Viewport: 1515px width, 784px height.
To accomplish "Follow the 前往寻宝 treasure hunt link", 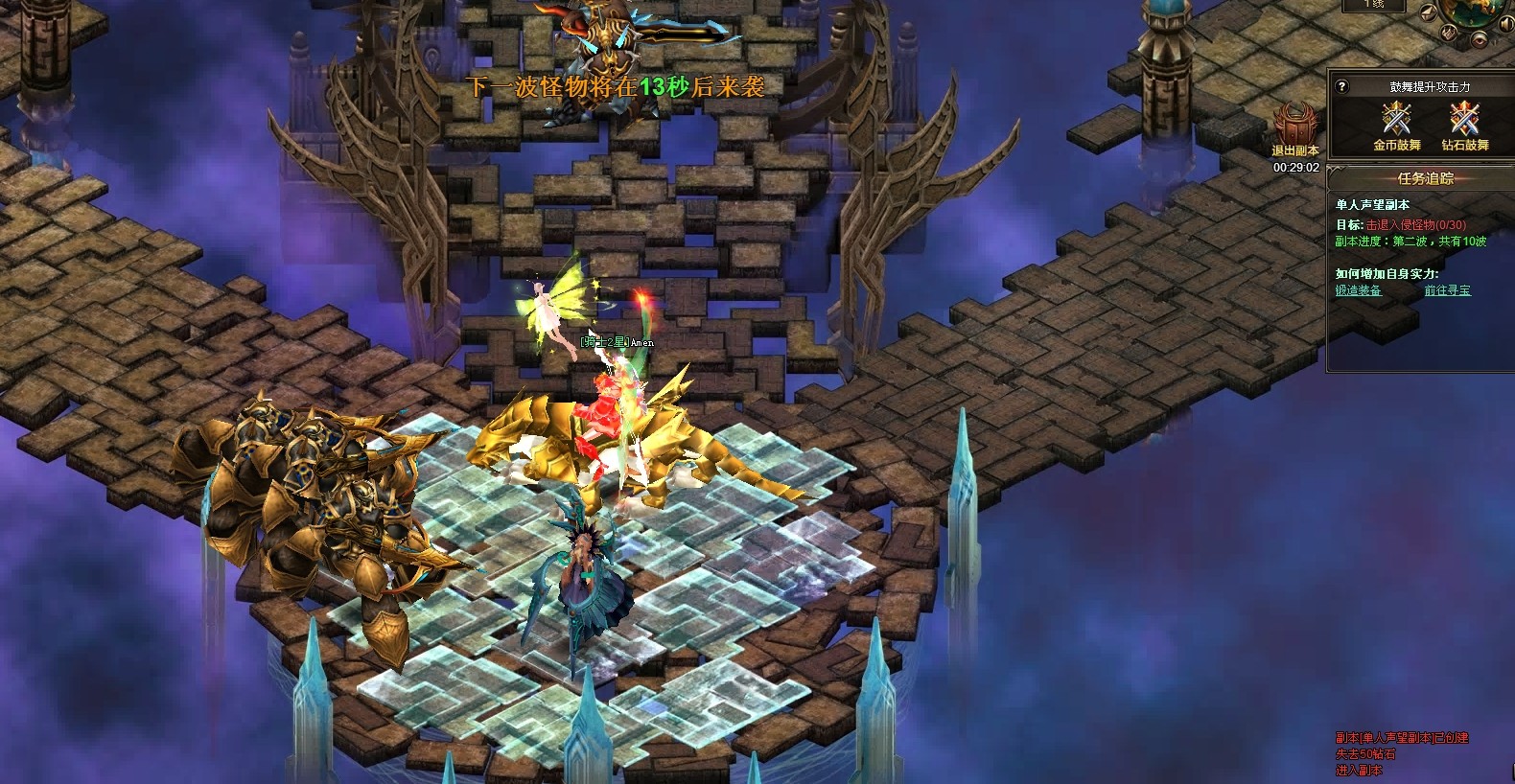I will click(x=1447, y=290).
